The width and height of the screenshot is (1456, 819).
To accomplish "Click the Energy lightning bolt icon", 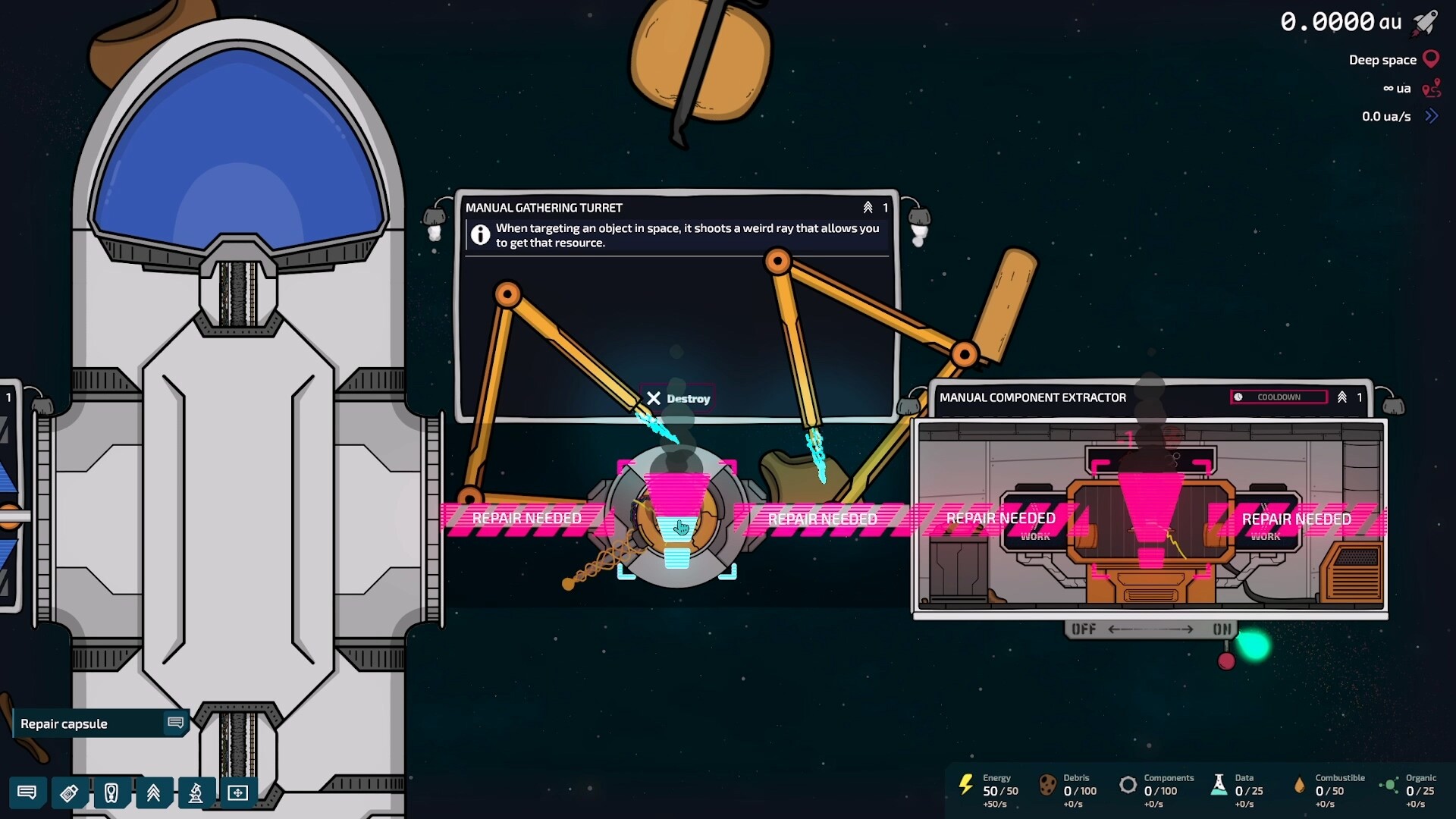I will click(966, 786).
